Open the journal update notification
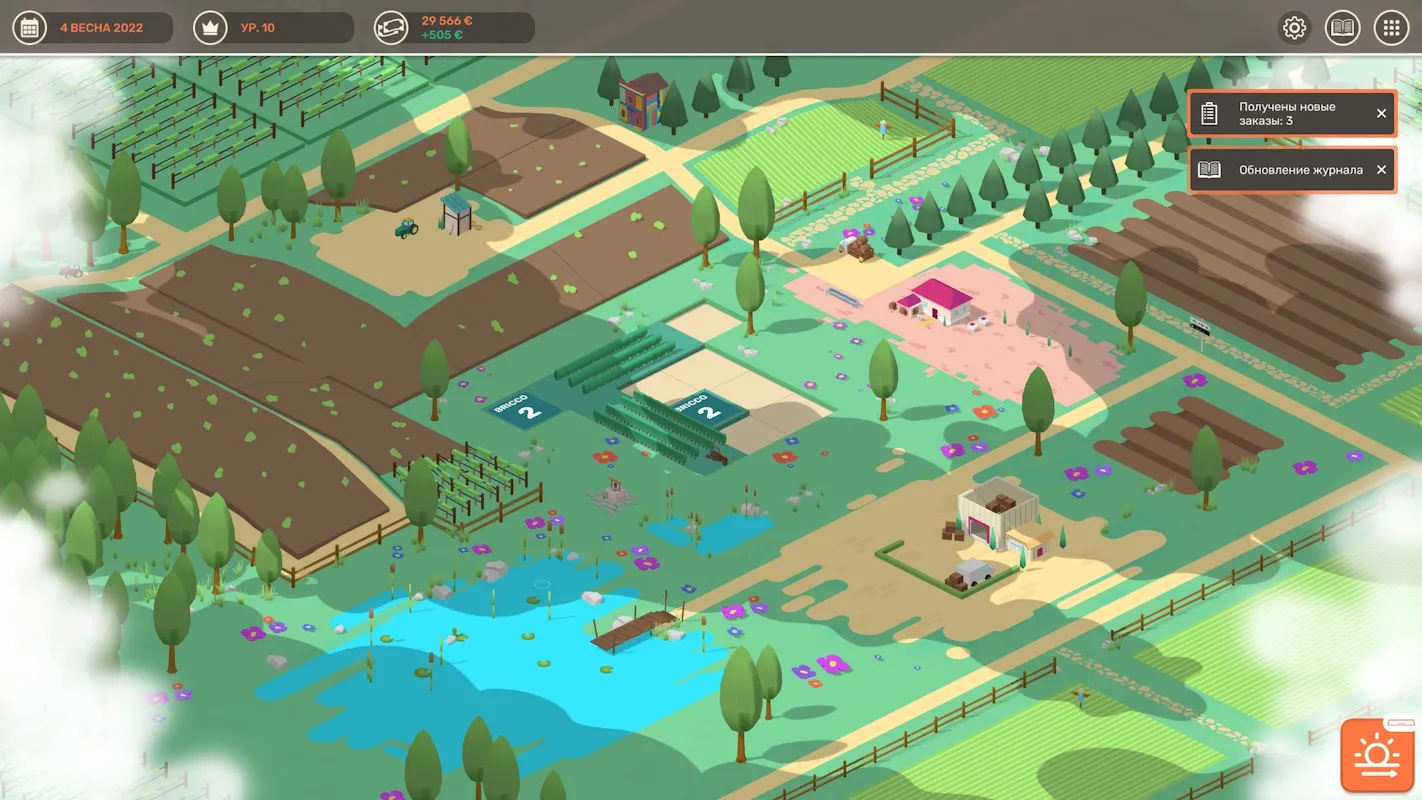The image size is (1422, 800). point(1286,170)
